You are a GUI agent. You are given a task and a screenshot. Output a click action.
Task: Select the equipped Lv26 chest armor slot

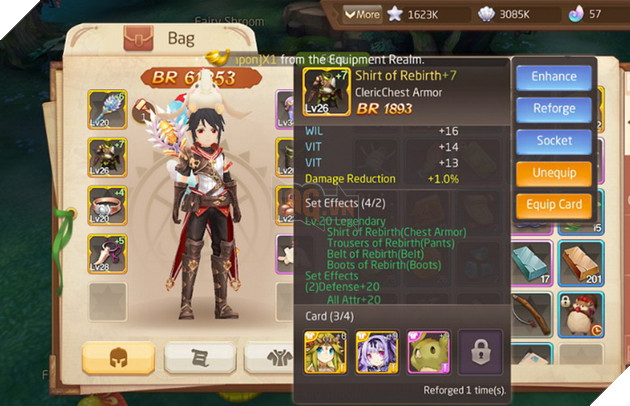[x=107, y=158]
